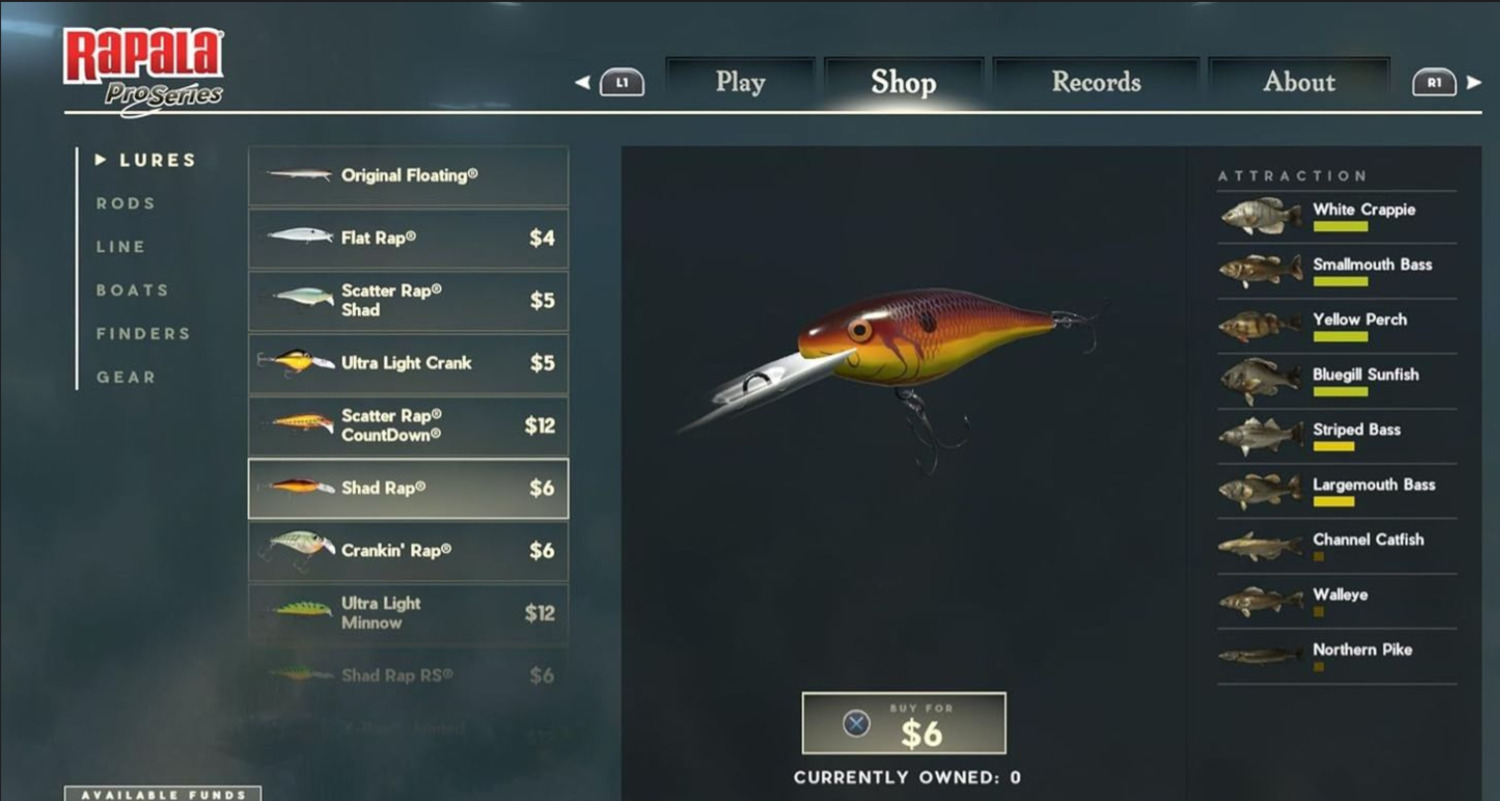The height and width of the screenshot is (801, 1500).
Task: Open the Finders category
Action: pyautogui.click(x=143, y=334)
